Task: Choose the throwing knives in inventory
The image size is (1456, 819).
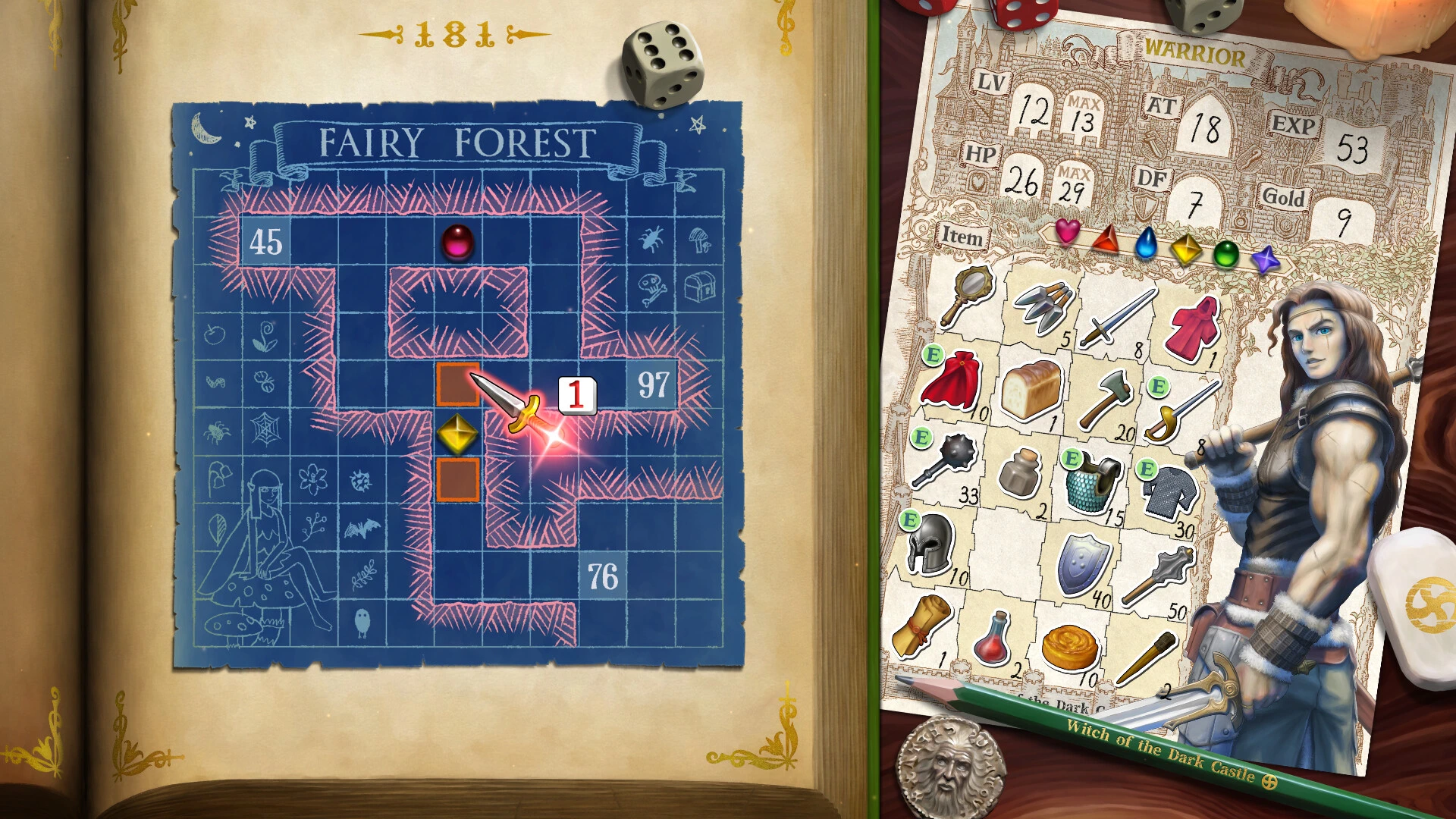Action: tap(1043, 307)
